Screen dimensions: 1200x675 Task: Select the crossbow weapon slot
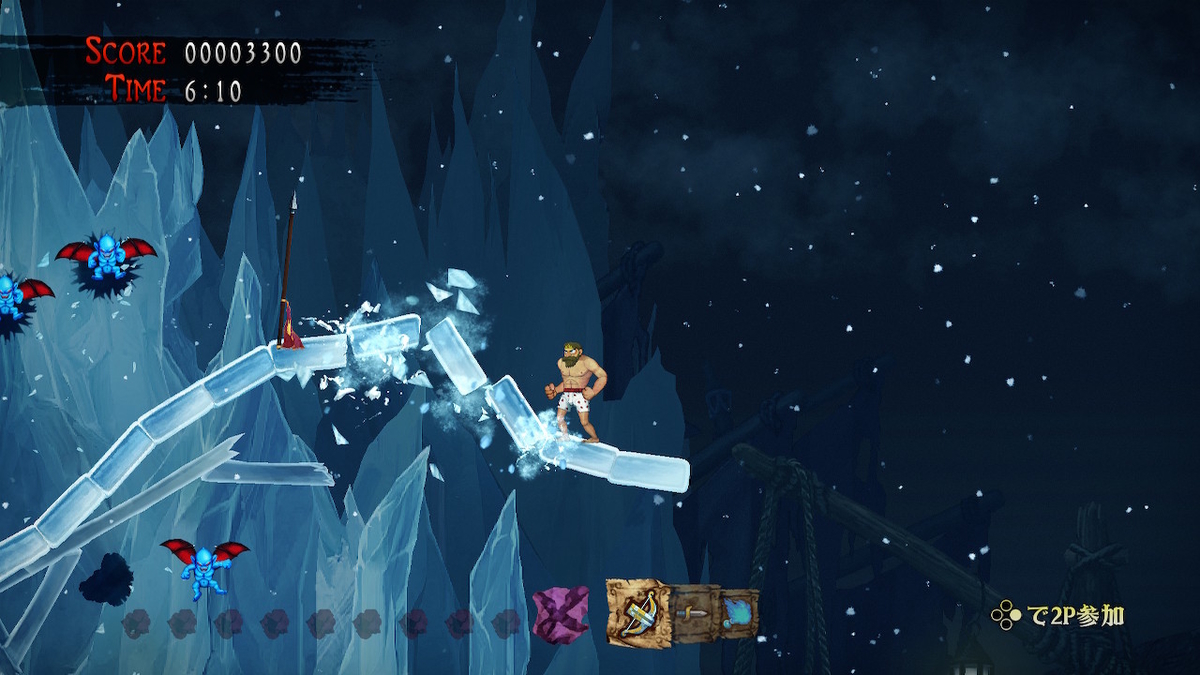point(639,612)
